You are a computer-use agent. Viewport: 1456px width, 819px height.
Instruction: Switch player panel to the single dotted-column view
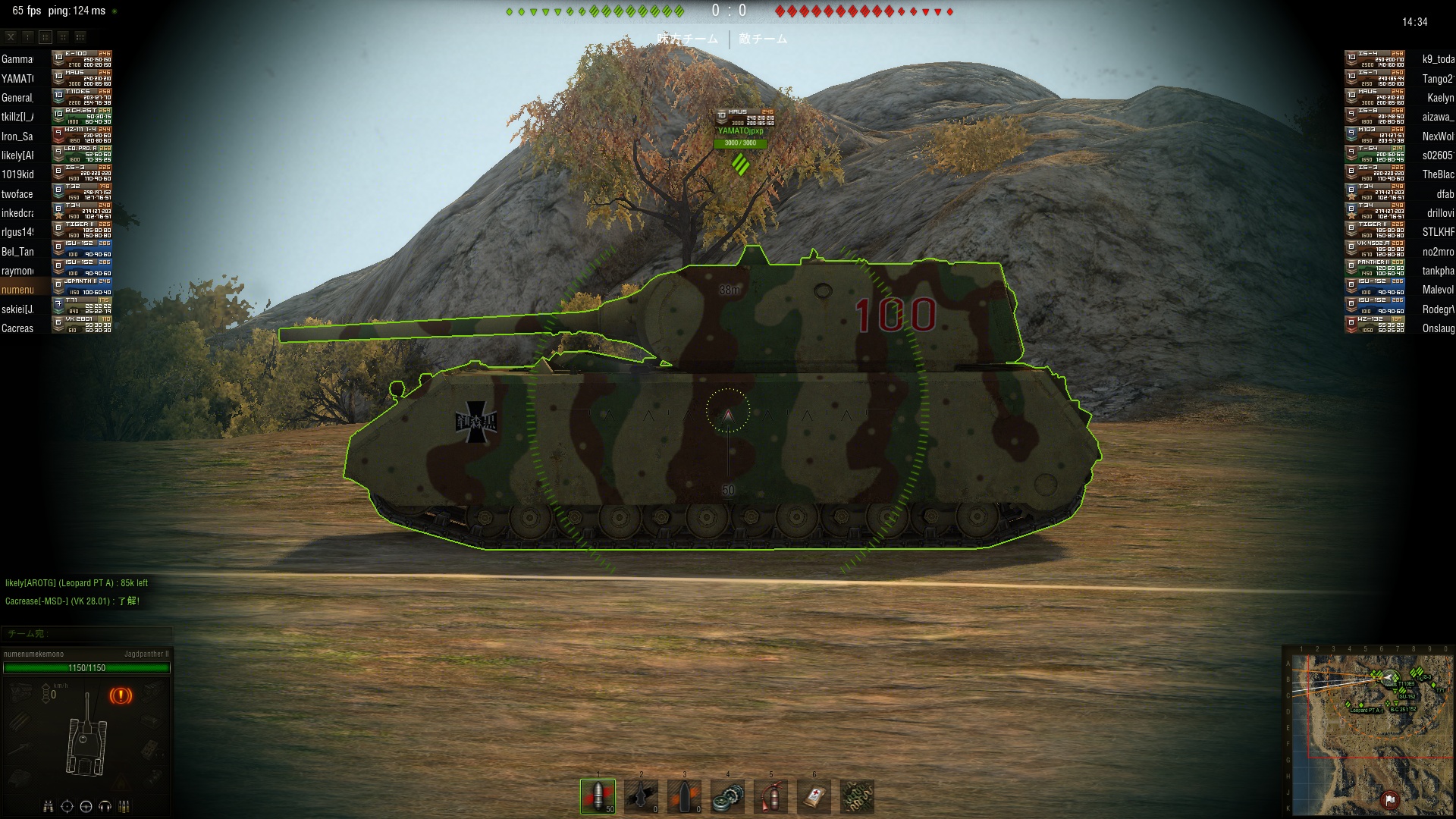[28, 36]
